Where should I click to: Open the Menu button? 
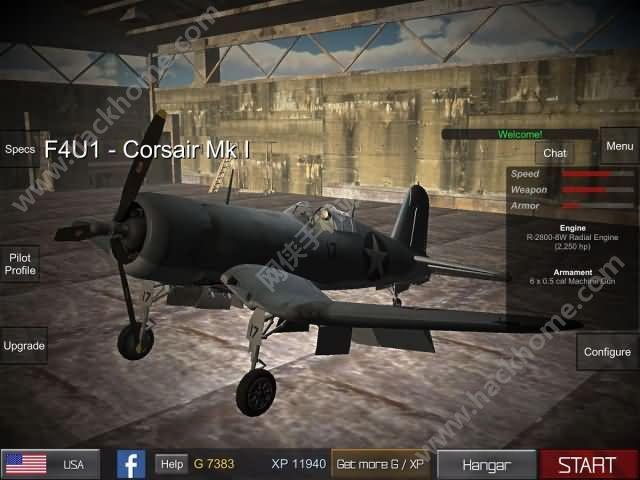pyautogui.click(x=619, y=147)
